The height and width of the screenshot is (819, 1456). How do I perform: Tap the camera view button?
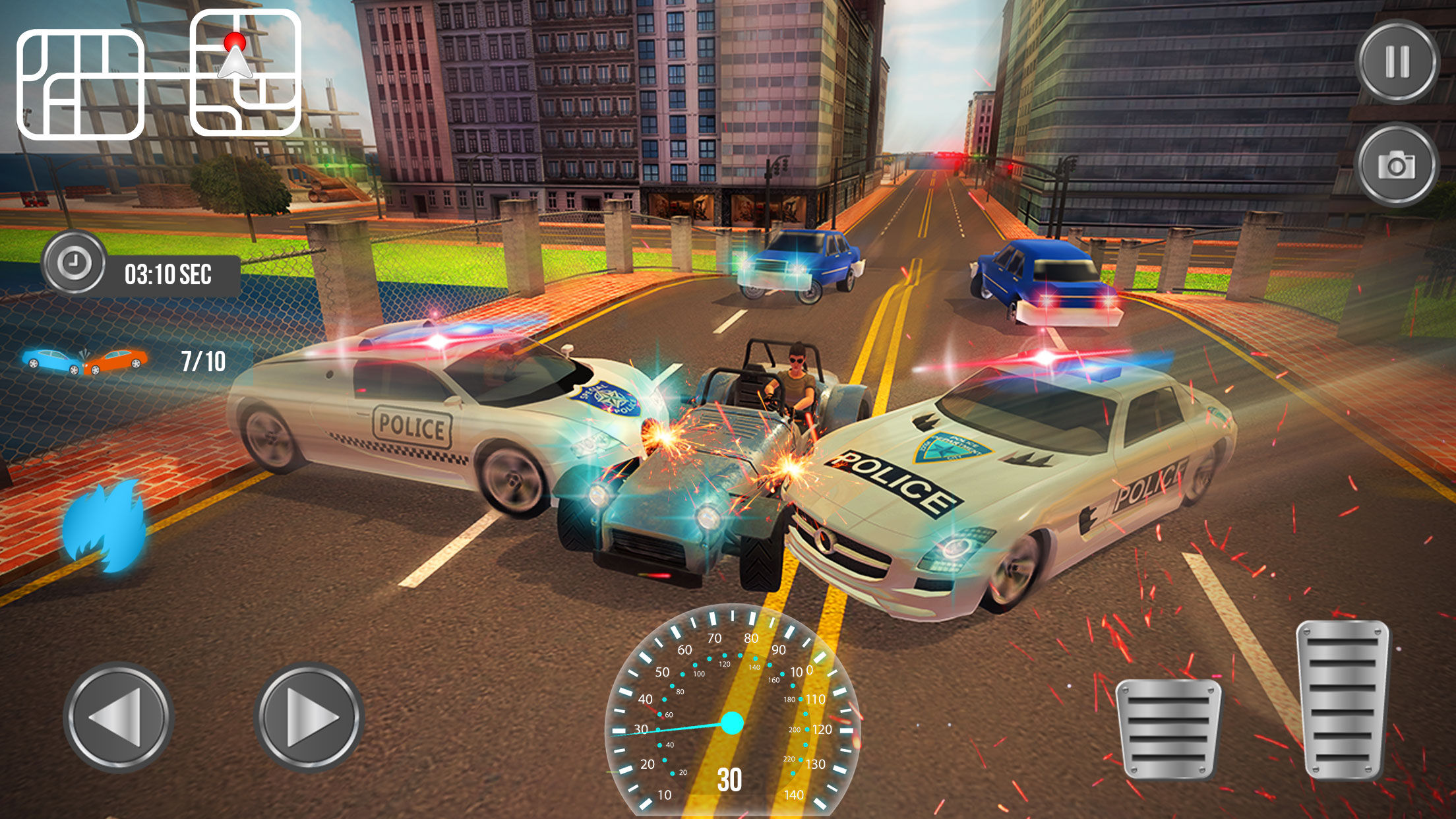1397,165
